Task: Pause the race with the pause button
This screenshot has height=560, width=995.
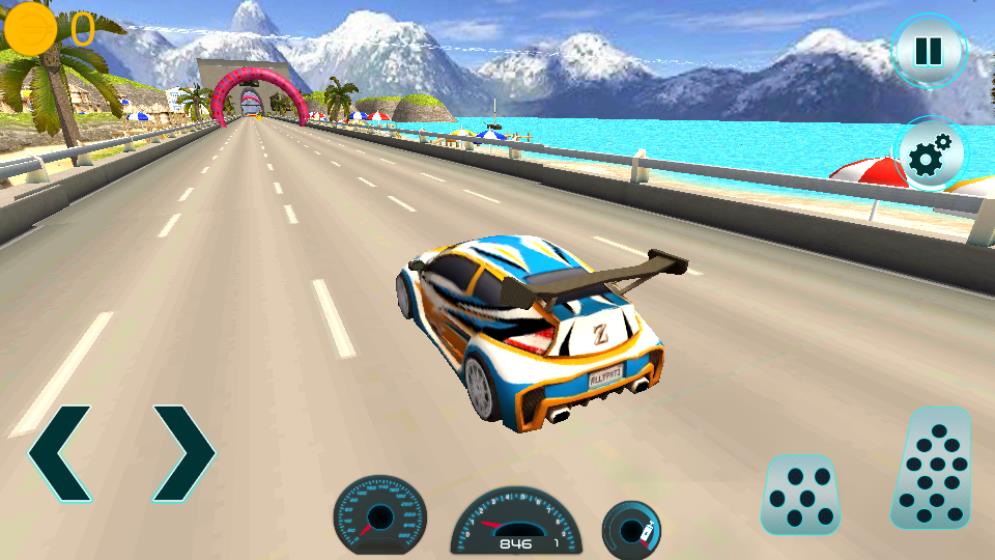Action: (929, 51)
